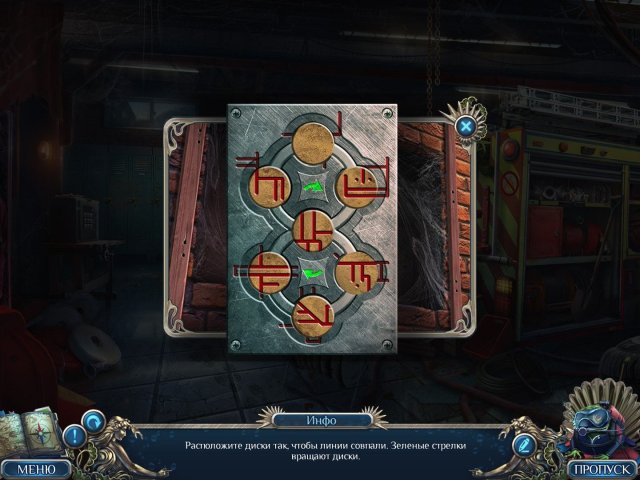Open the map and journal book
This screenshot has height=480, width=640.
click(x=29, y=429)
